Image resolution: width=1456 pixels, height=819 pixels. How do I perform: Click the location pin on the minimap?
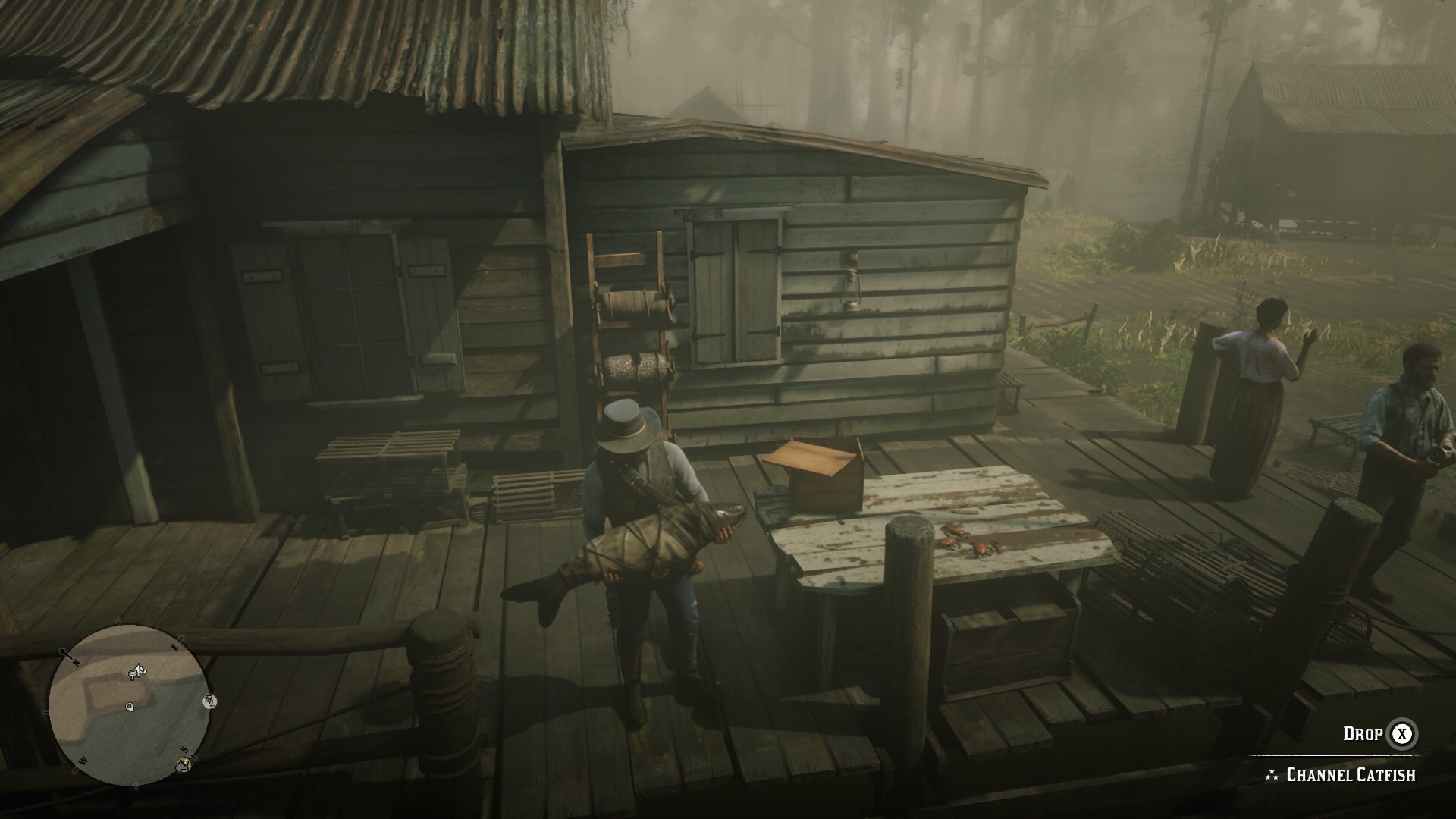[129, 708]
